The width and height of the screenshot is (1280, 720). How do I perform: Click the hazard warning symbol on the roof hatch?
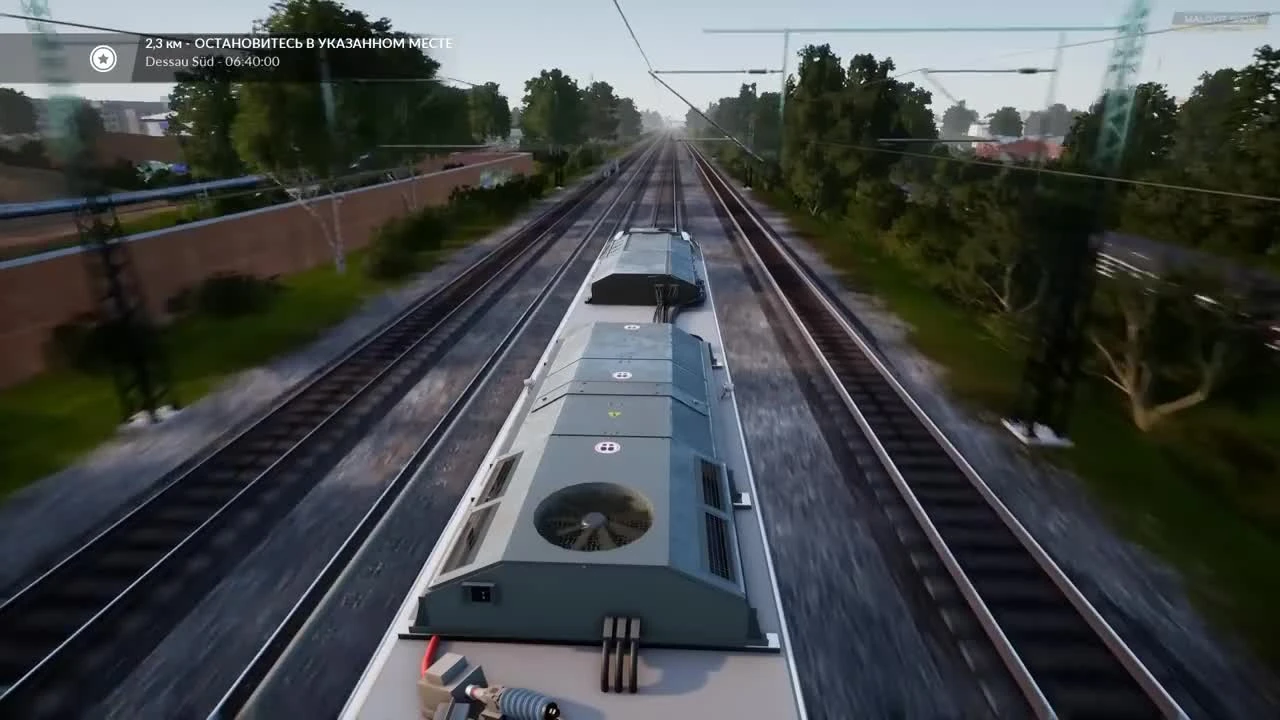point(613,412)
